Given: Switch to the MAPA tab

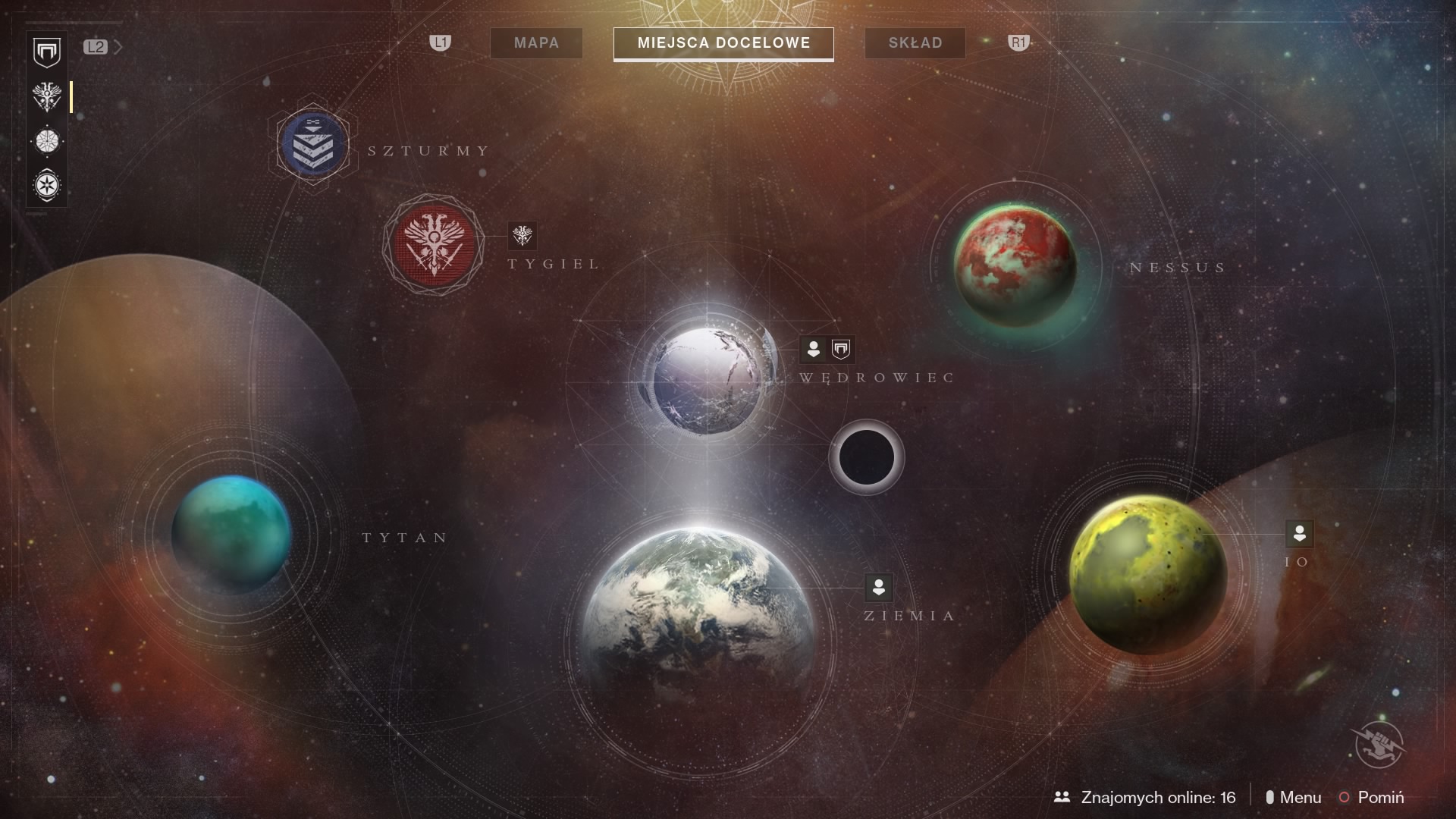Looking at the screenshot, I should 536,43.
